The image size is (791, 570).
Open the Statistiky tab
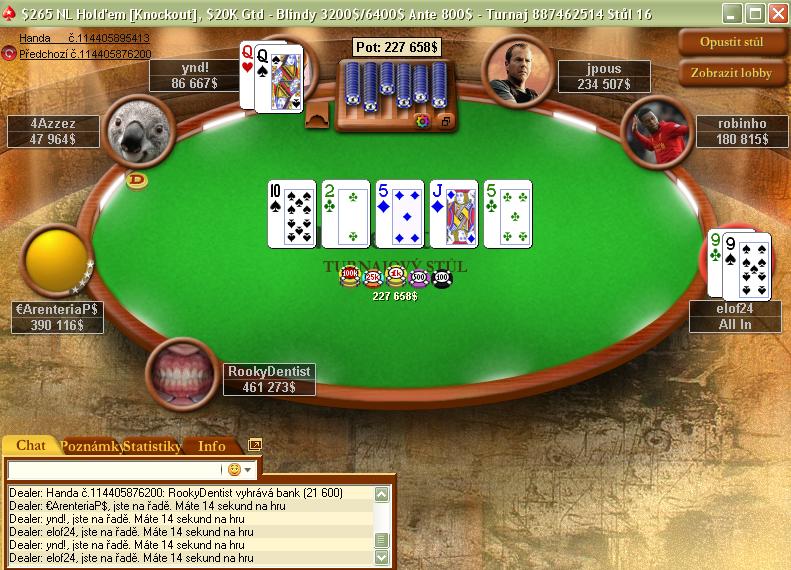[152, 446]
